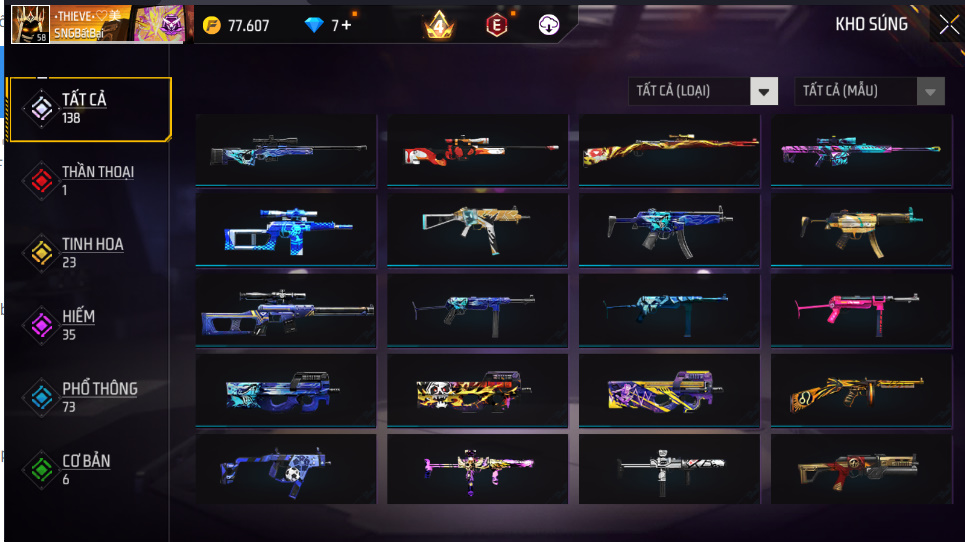Open the player profile avatar
965x542 pixels.
[x=29, y=24]
